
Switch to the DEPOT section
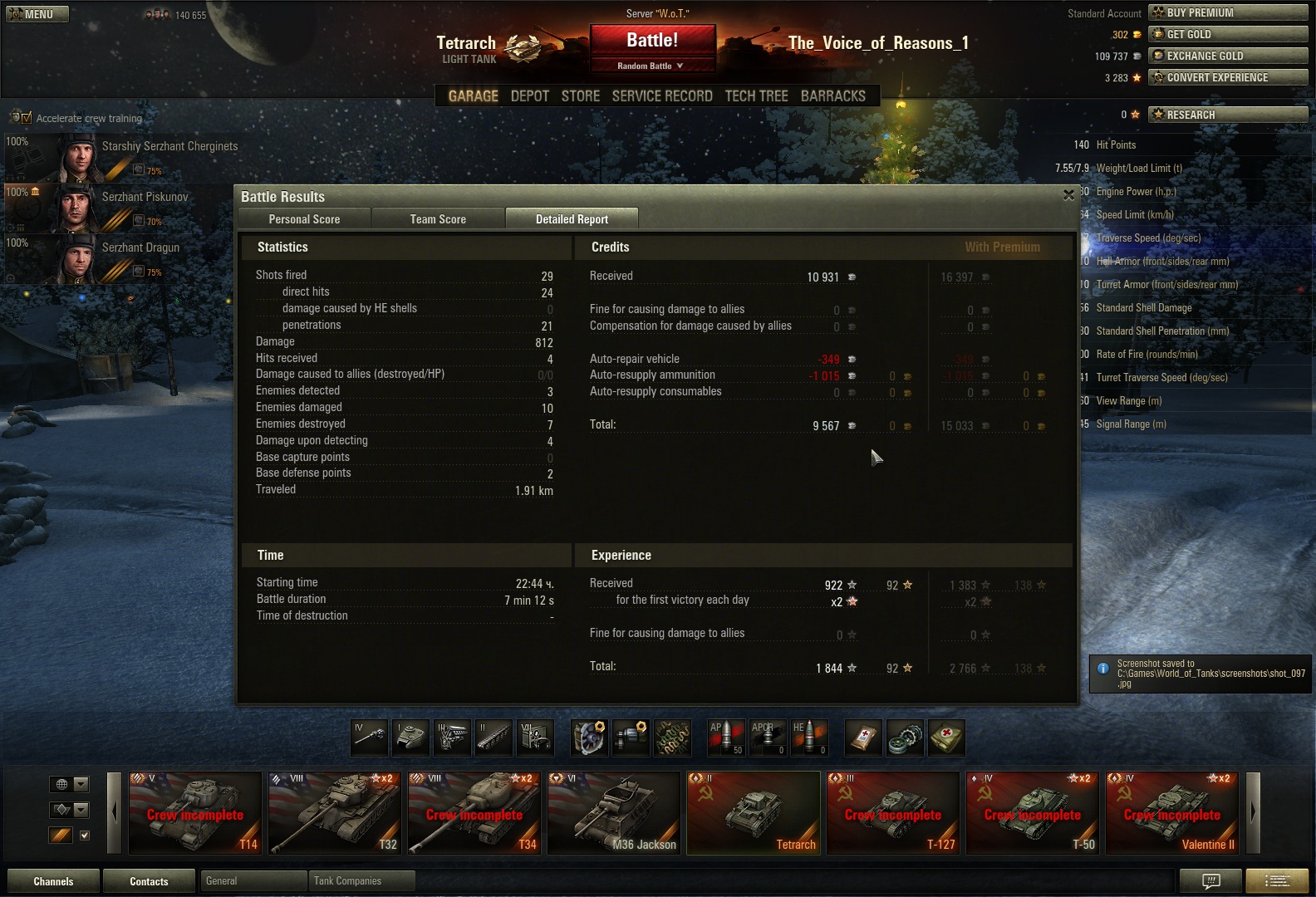click(529, 96)
